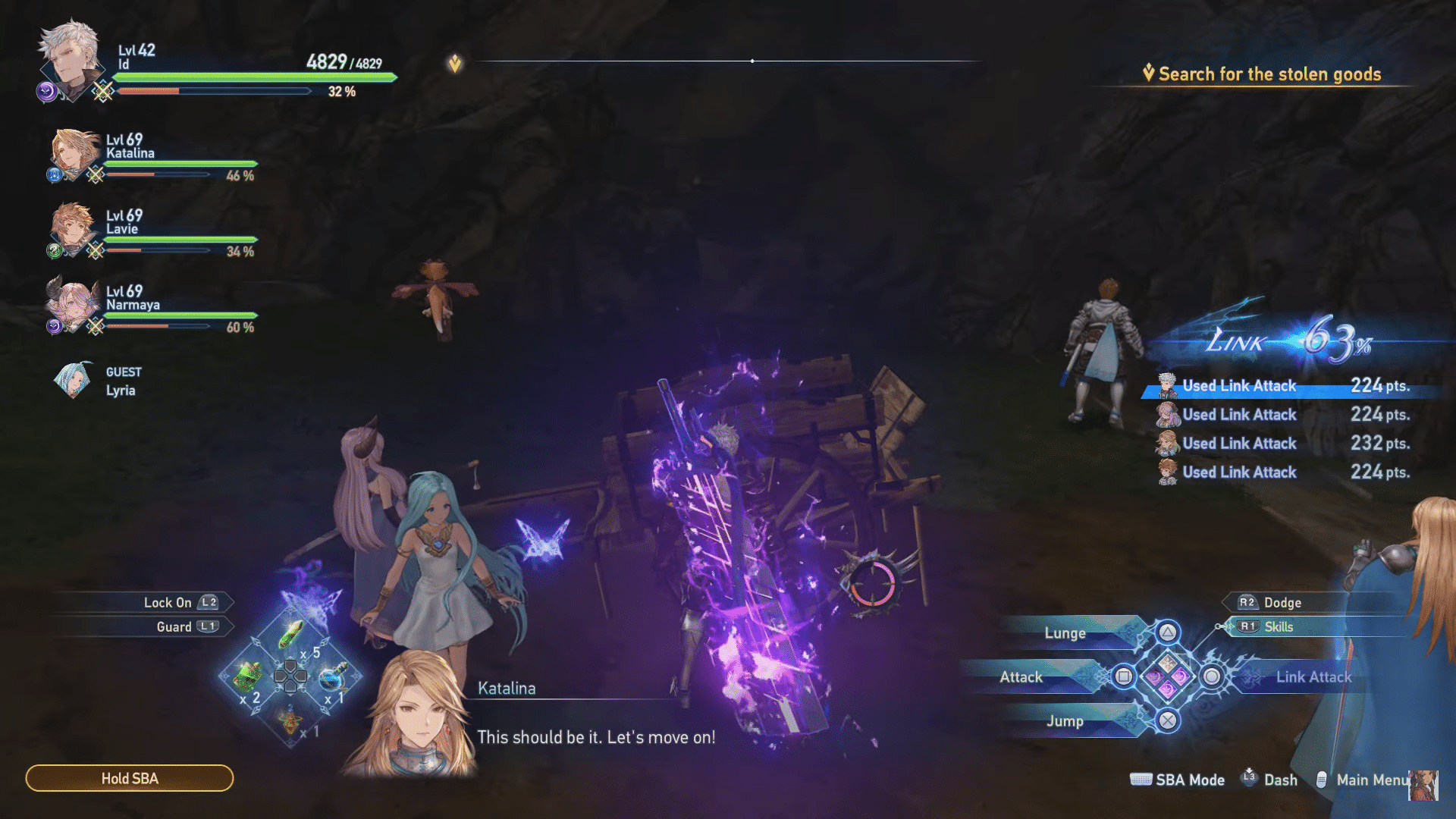
Task: Click Narmaya's cross-shaped SBA icon
Action: coord(97,325)
